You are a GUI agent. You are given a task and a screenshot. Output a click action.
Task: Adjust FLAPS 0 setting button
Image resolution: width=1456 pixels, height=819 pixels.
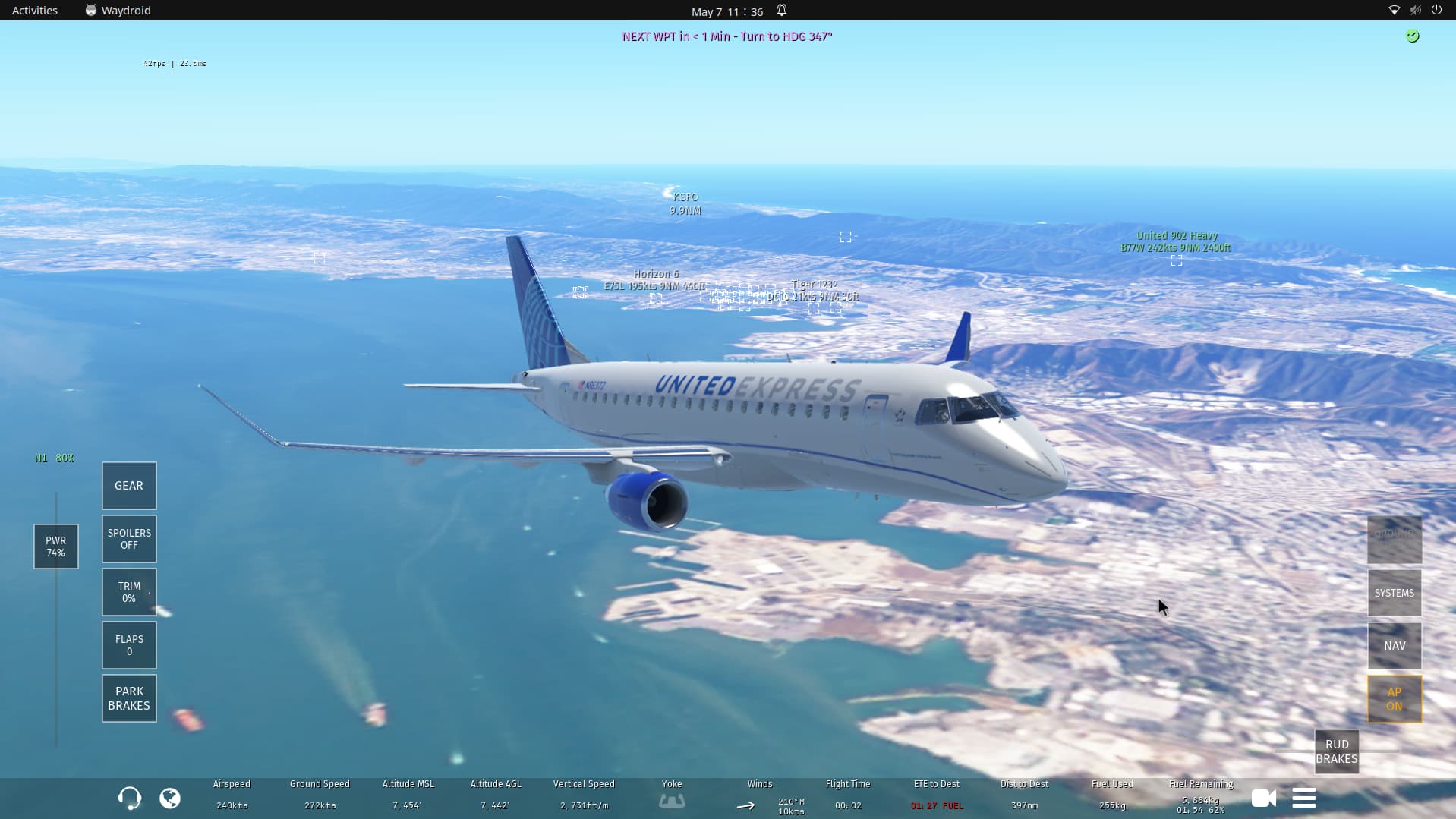[129, 645]
